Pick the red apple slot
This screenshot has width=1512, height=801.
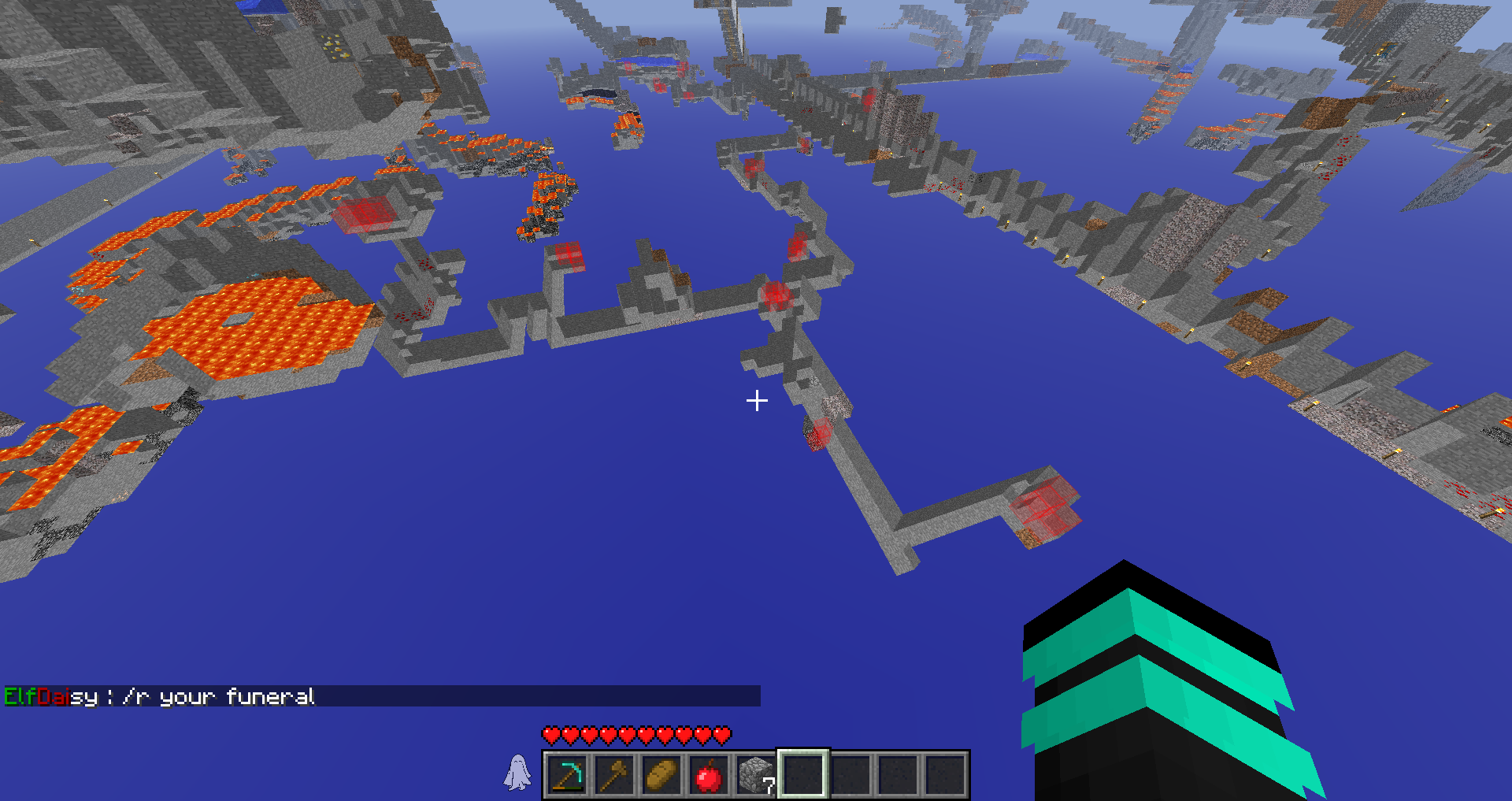tap(709, 775)
